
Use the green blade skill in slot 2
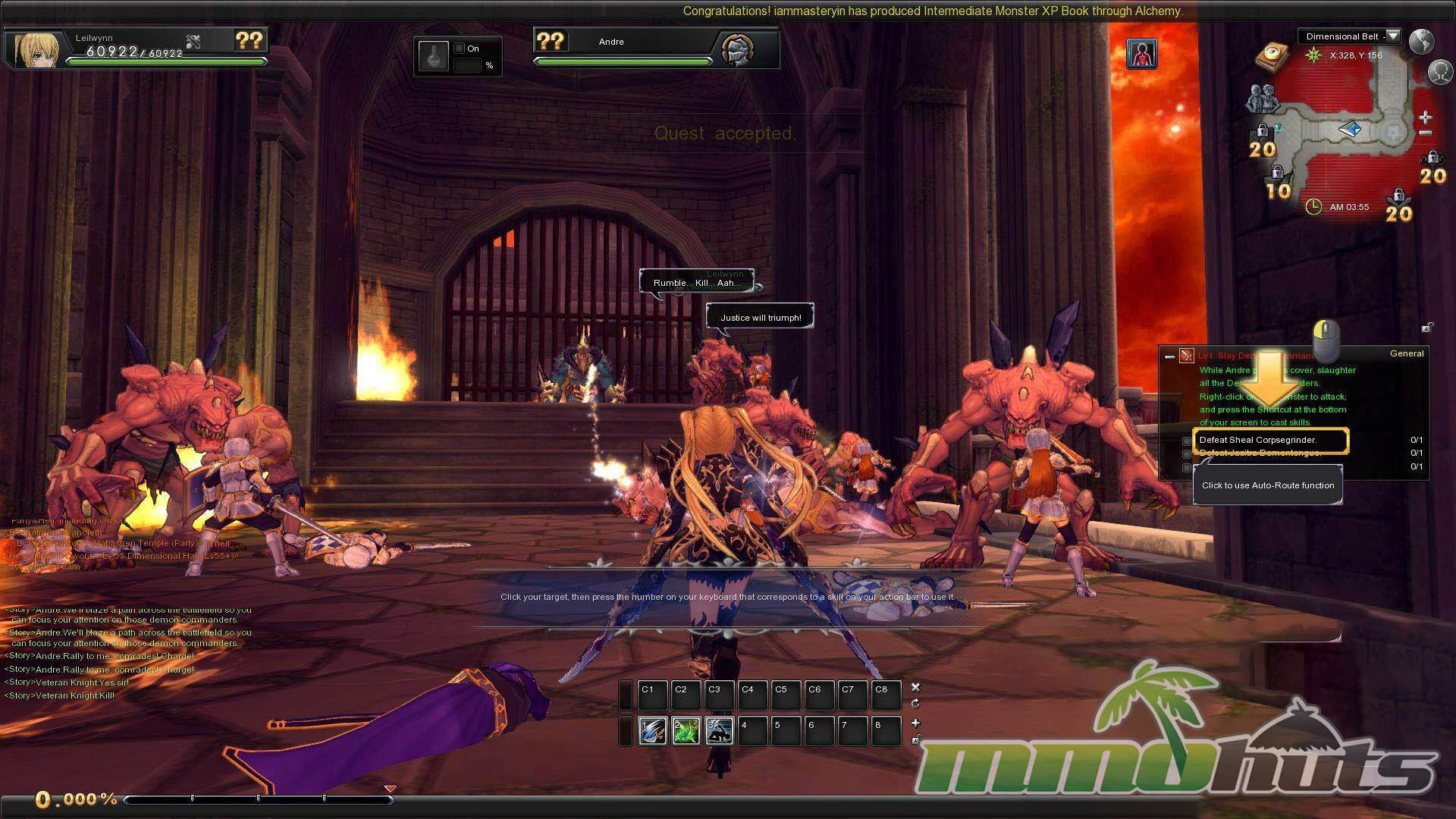[686, 730]
